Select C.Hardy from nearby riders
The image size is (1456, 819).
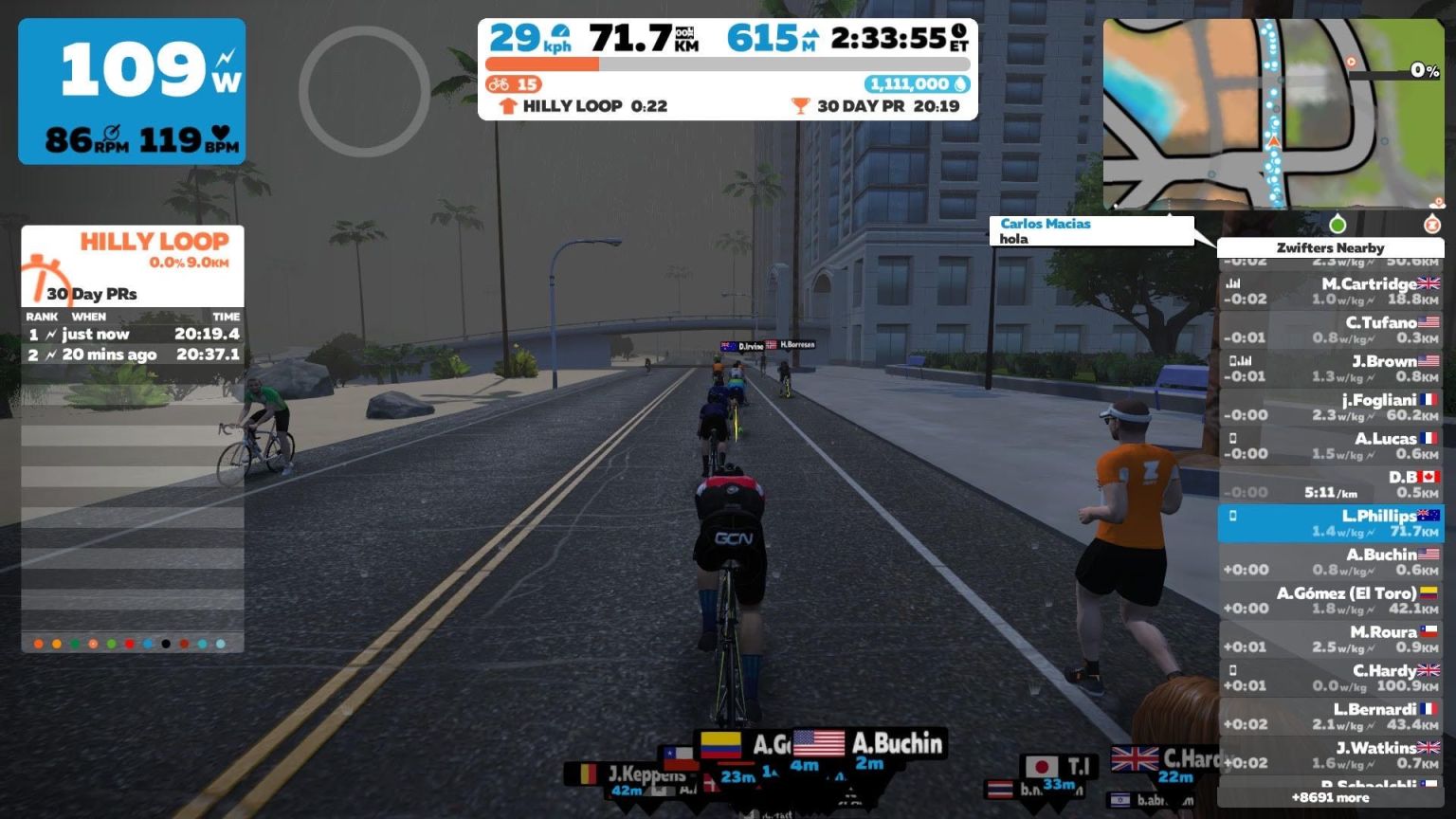tap(1330, 679)
